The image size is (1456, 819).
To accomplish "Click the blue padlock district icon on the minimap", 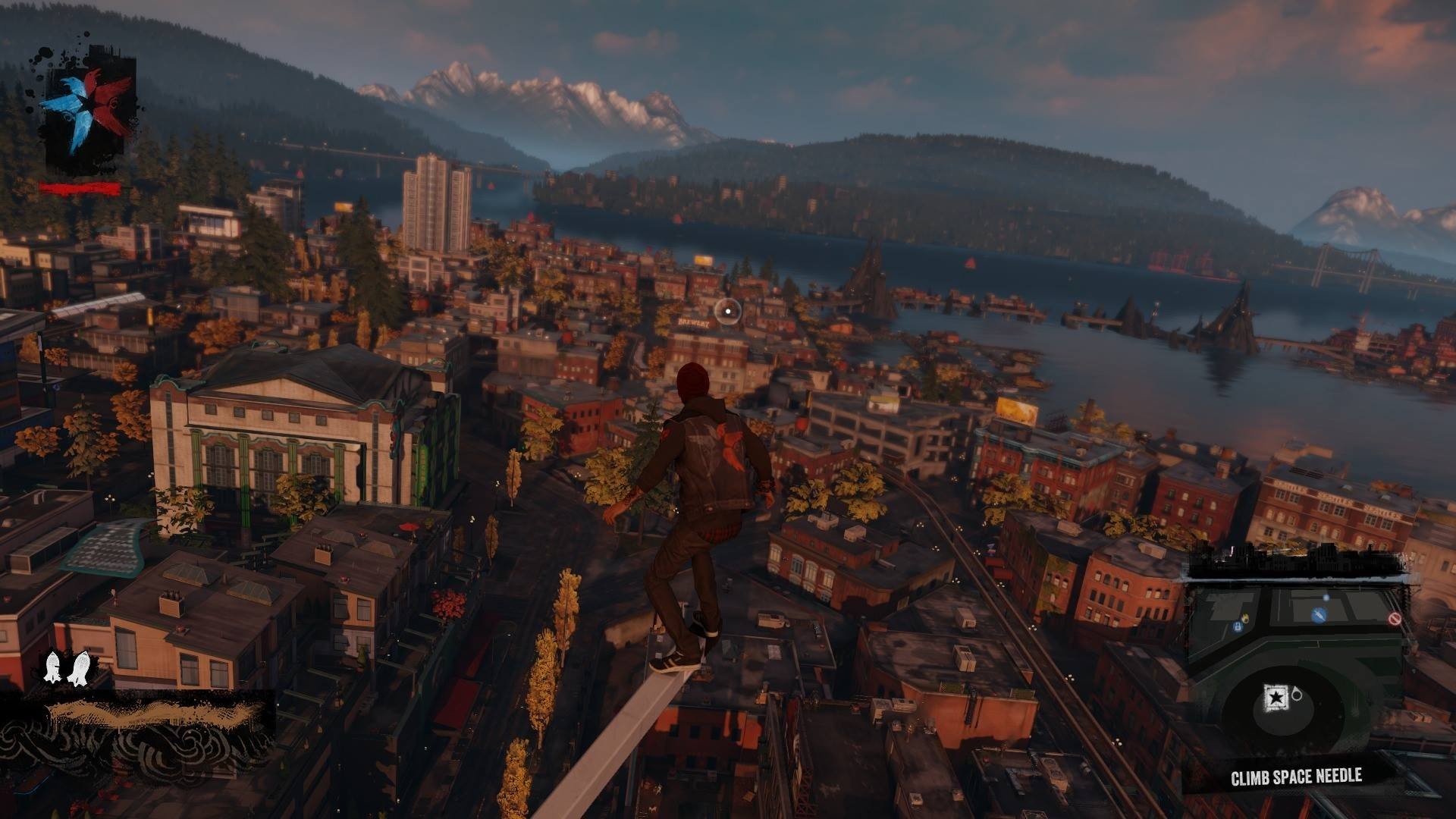I will [x=1238, y=627].
